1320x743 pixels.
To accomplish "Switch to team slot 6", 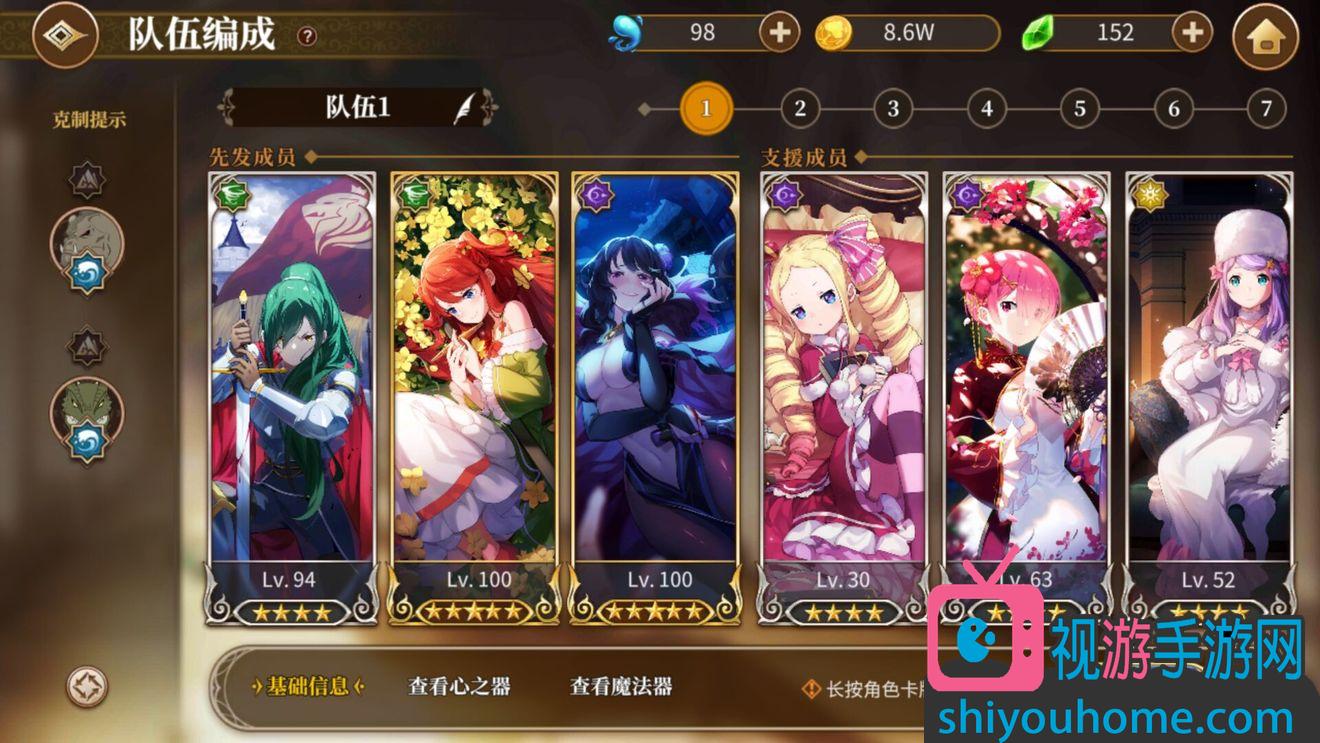I will [x=1173, y=109].
